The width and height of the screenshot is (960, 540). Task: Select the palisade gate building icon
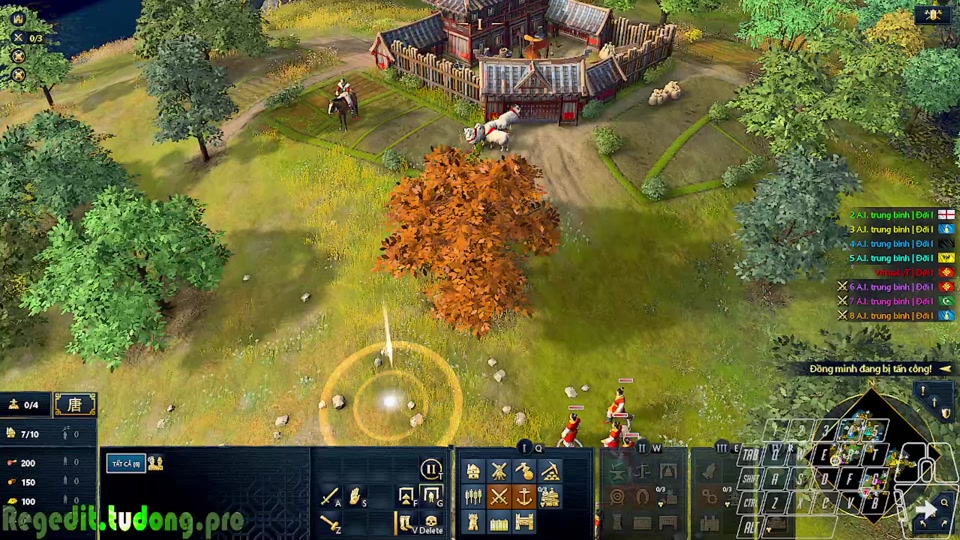coord(525,521)
